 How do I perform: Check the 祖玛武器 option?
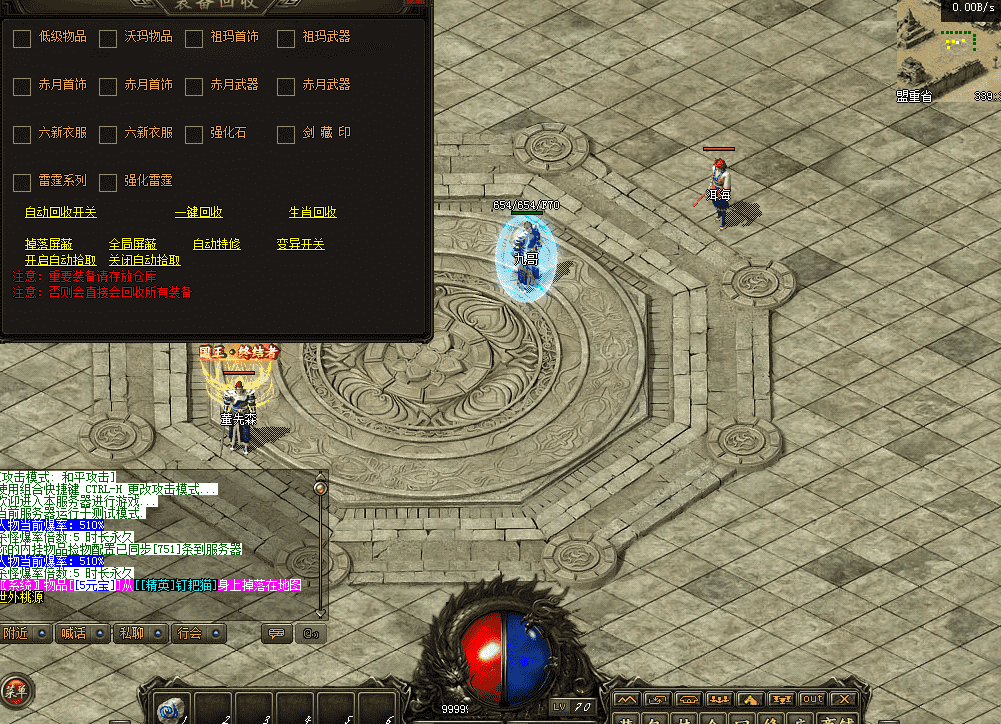(x=286, y=39)
